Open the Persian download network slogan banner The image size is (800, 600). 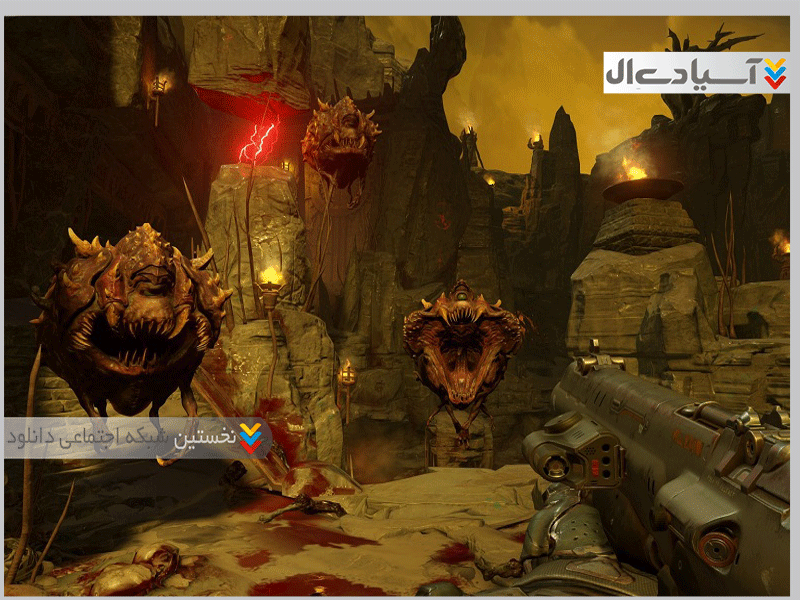[x=137, y=438]
